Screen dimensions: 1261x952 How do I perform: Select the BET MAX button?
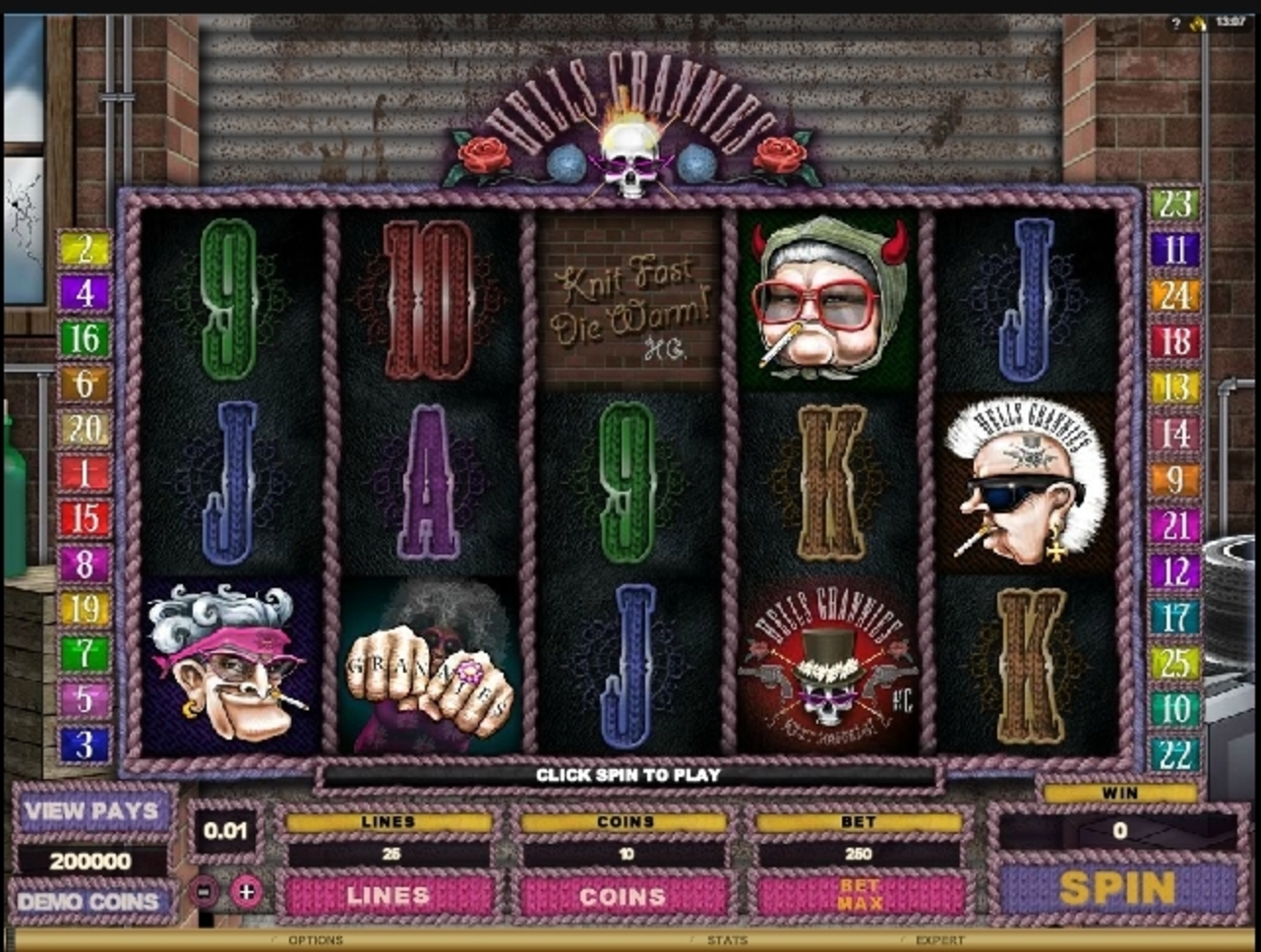pyautogui.click(x=859, y=895)
